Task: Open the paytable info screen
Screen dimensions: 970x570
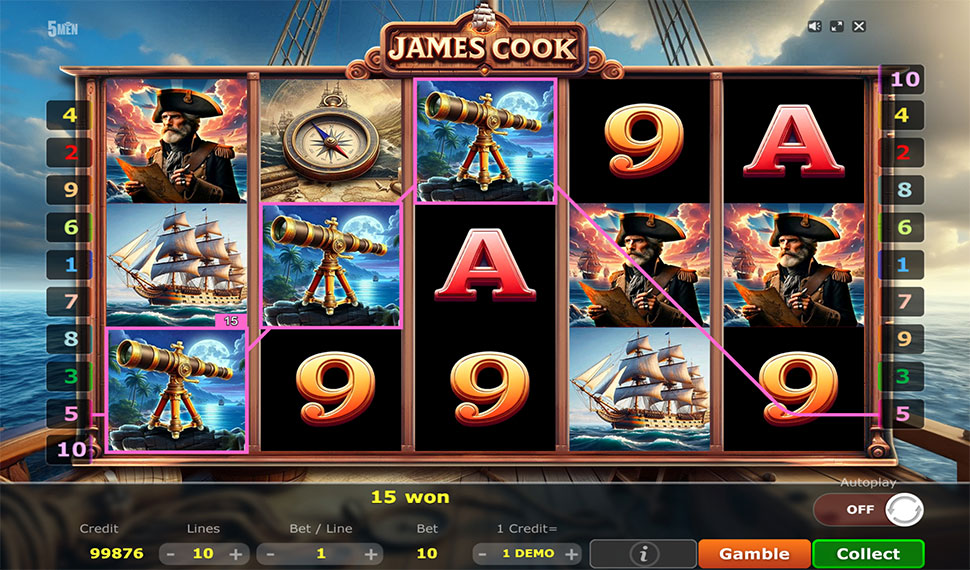Action: pos(643,553)
